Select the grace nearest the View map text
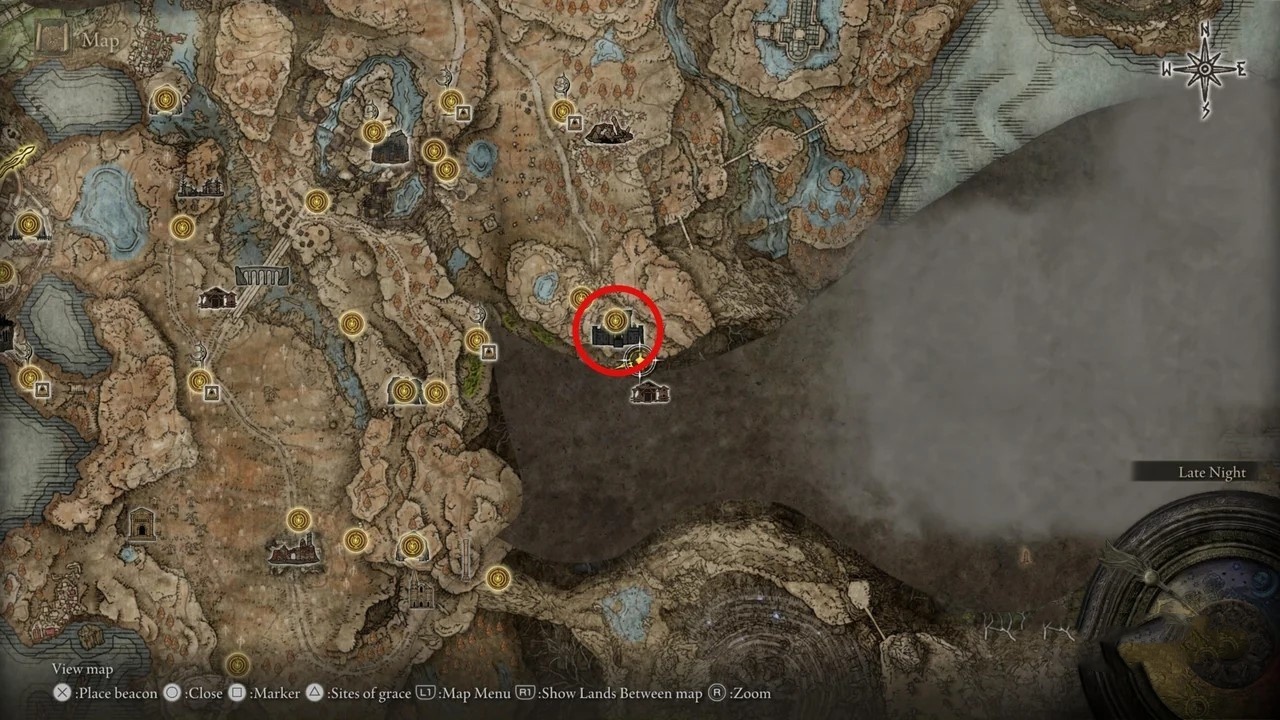The height and width of the screenshot is (720, 1280). pyautogui.click(x=237, y=664)
